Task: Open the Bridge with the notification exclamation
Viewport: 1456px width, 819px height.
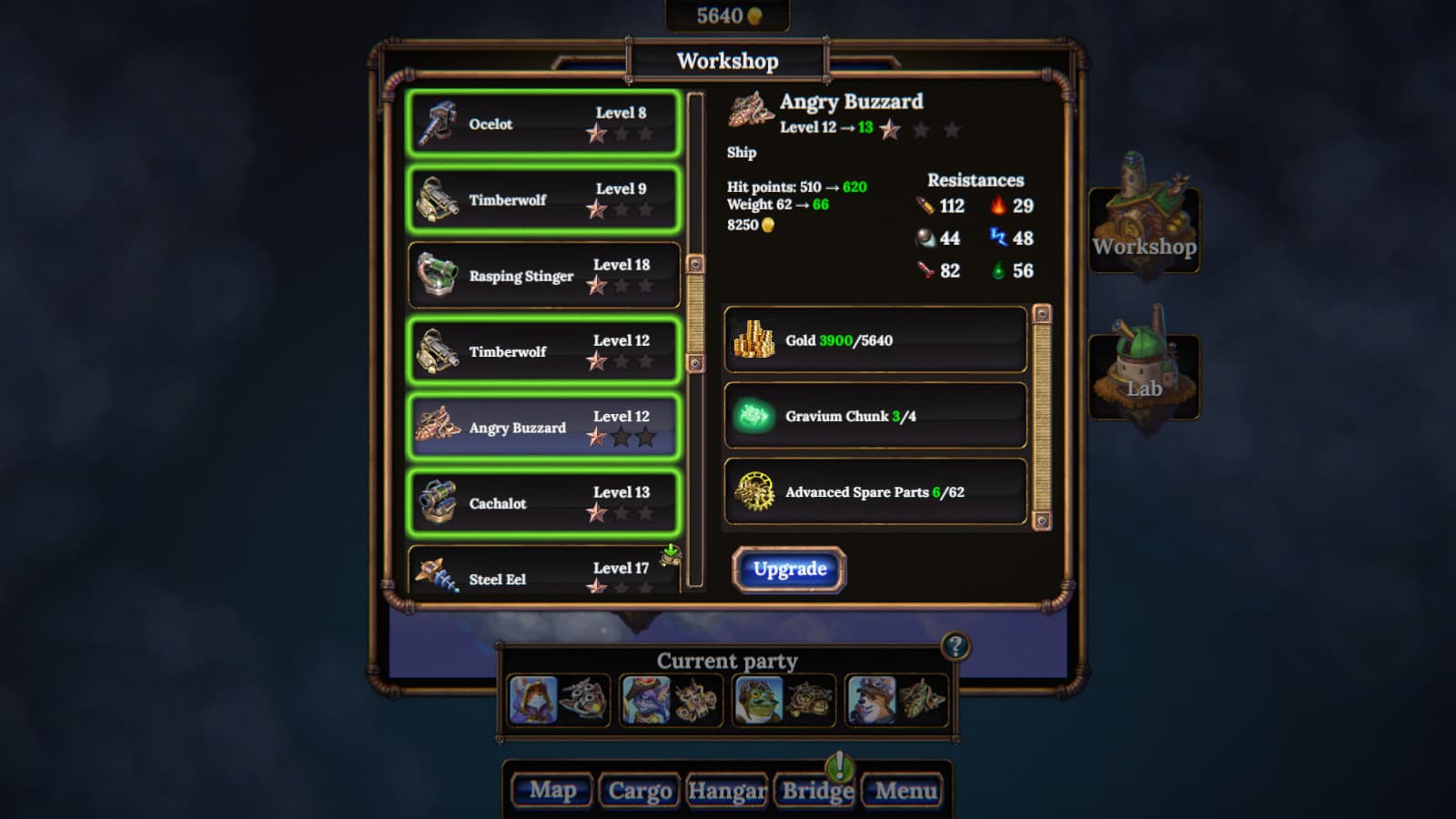Action: [x=814, y=790]
